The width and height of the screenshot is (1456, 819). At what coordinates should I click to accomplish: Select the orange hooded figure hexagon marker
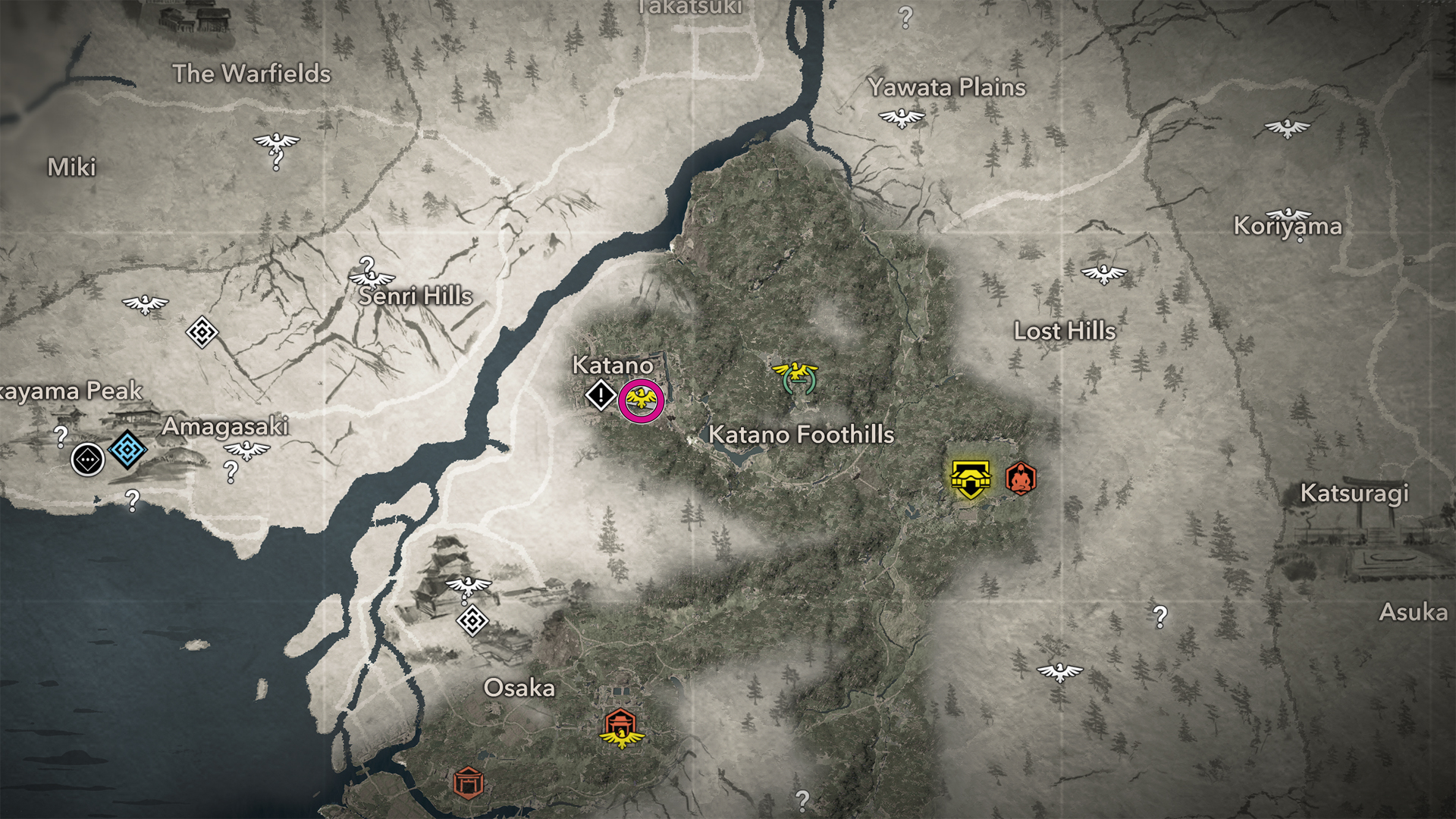pyautogui.click(x=1021, y=479)
